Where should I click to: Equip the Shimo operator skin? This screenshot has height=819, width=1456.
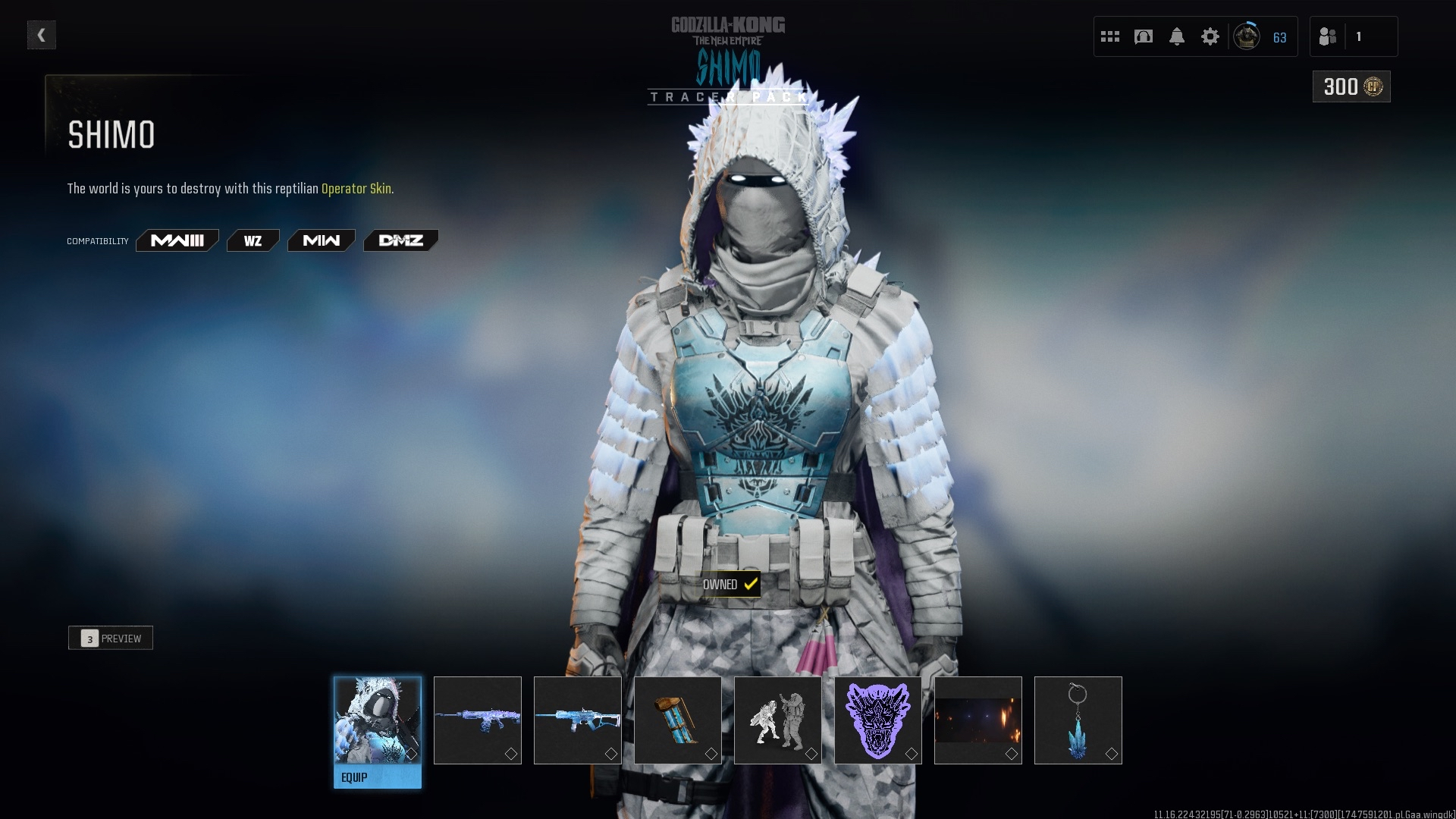tap(378, 777)
